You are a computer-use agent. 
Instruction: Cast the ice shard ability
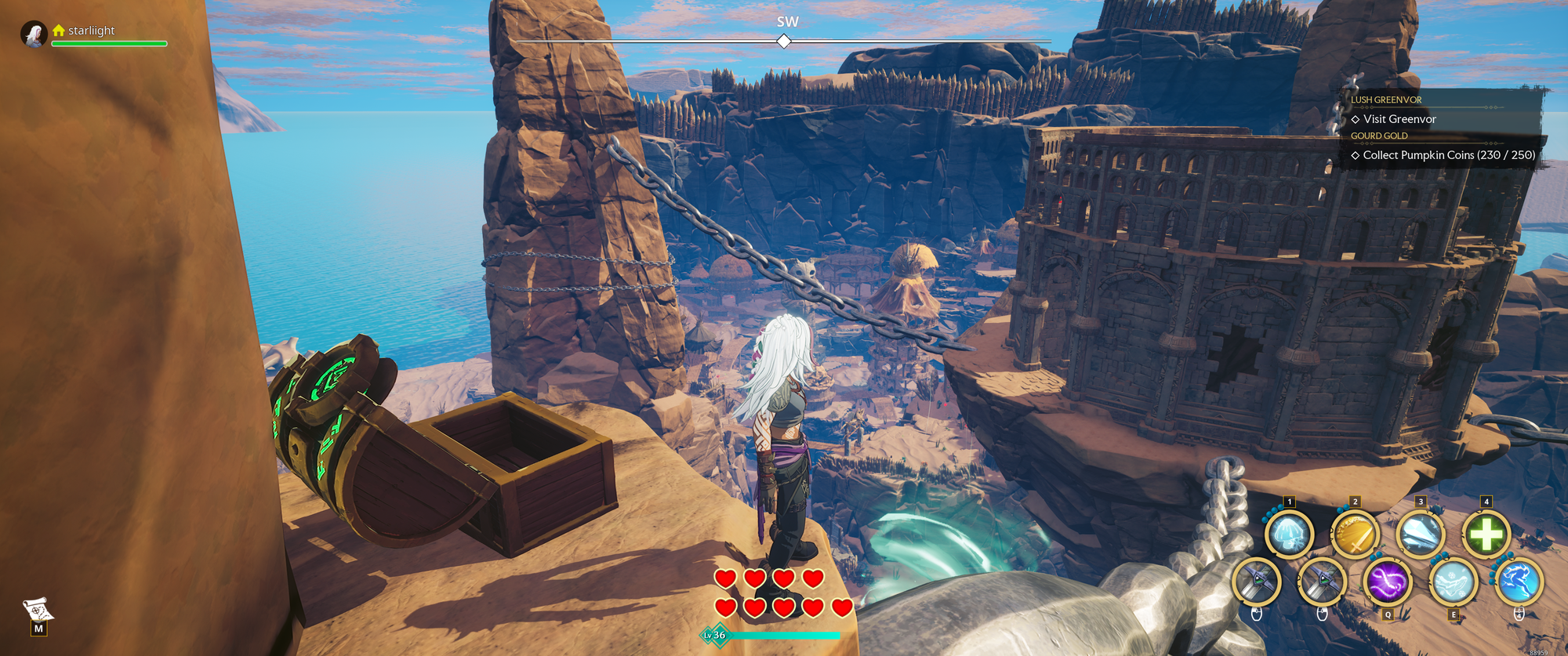tap(1420, 535)
